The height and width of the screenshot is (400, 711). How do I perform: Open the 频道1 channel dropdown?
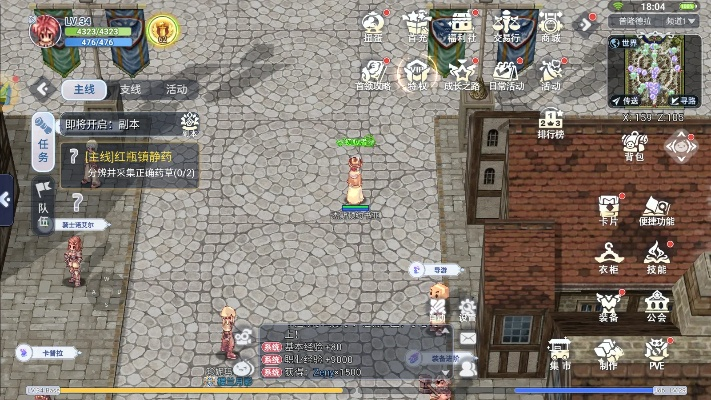coord(682,20)
